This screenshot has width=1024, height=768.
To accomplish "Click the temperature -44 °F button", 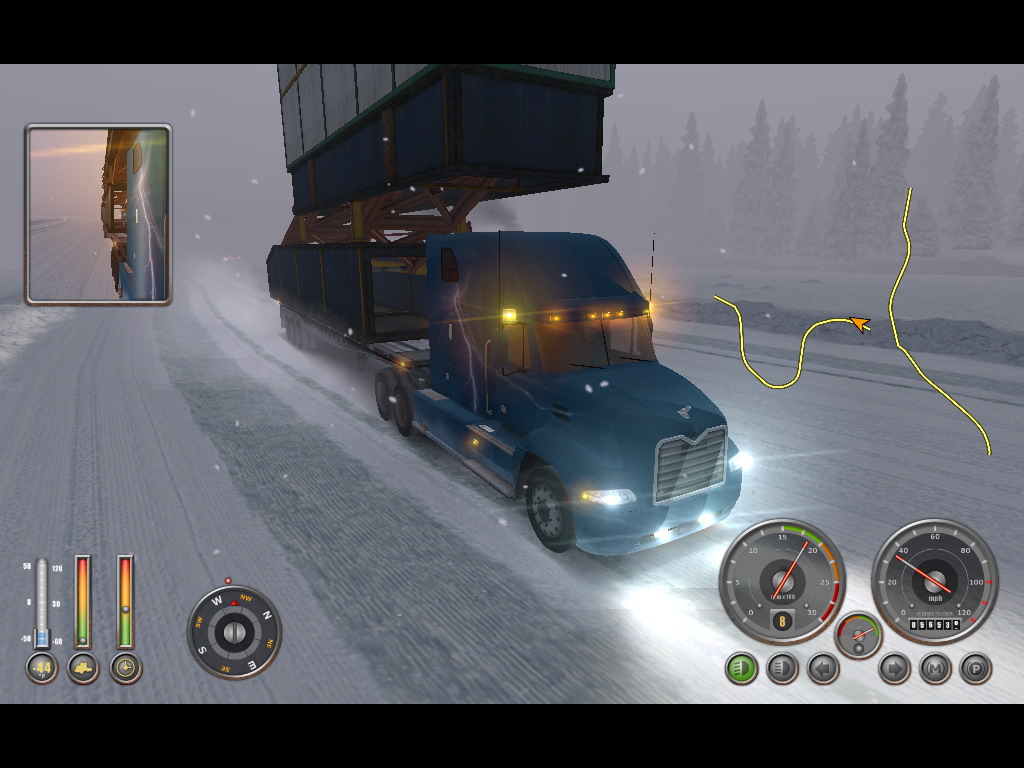I will click(41, 668).
